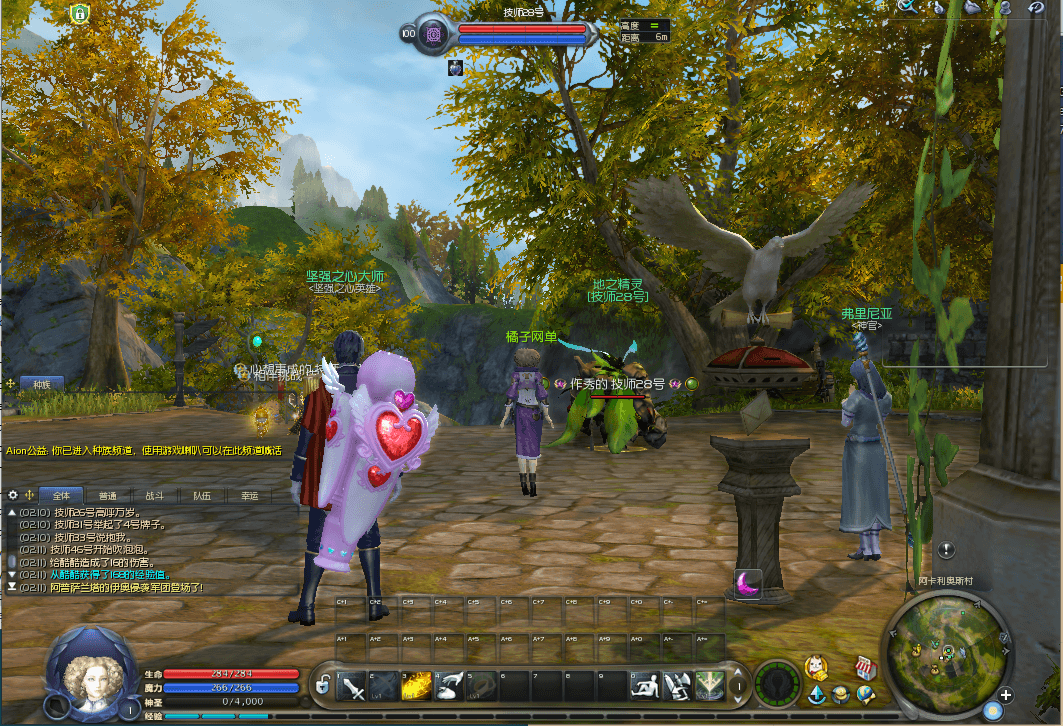Click the thumbs-up icon in top bar
Viewport: 1063px width, 726px height.
[940, 7]
